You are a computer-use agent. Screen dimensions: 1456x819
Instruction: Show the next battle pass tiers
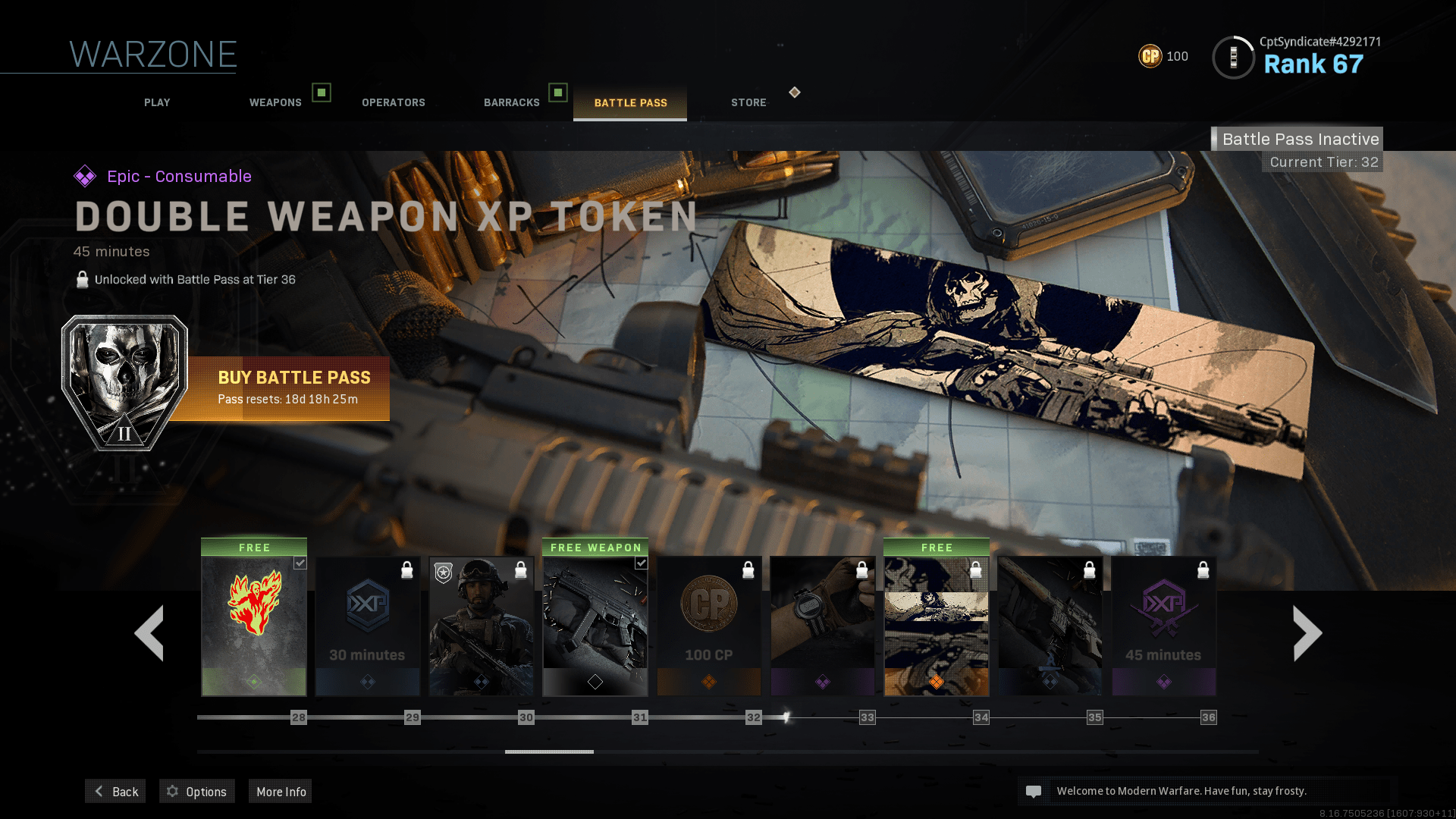(1307, 632)
